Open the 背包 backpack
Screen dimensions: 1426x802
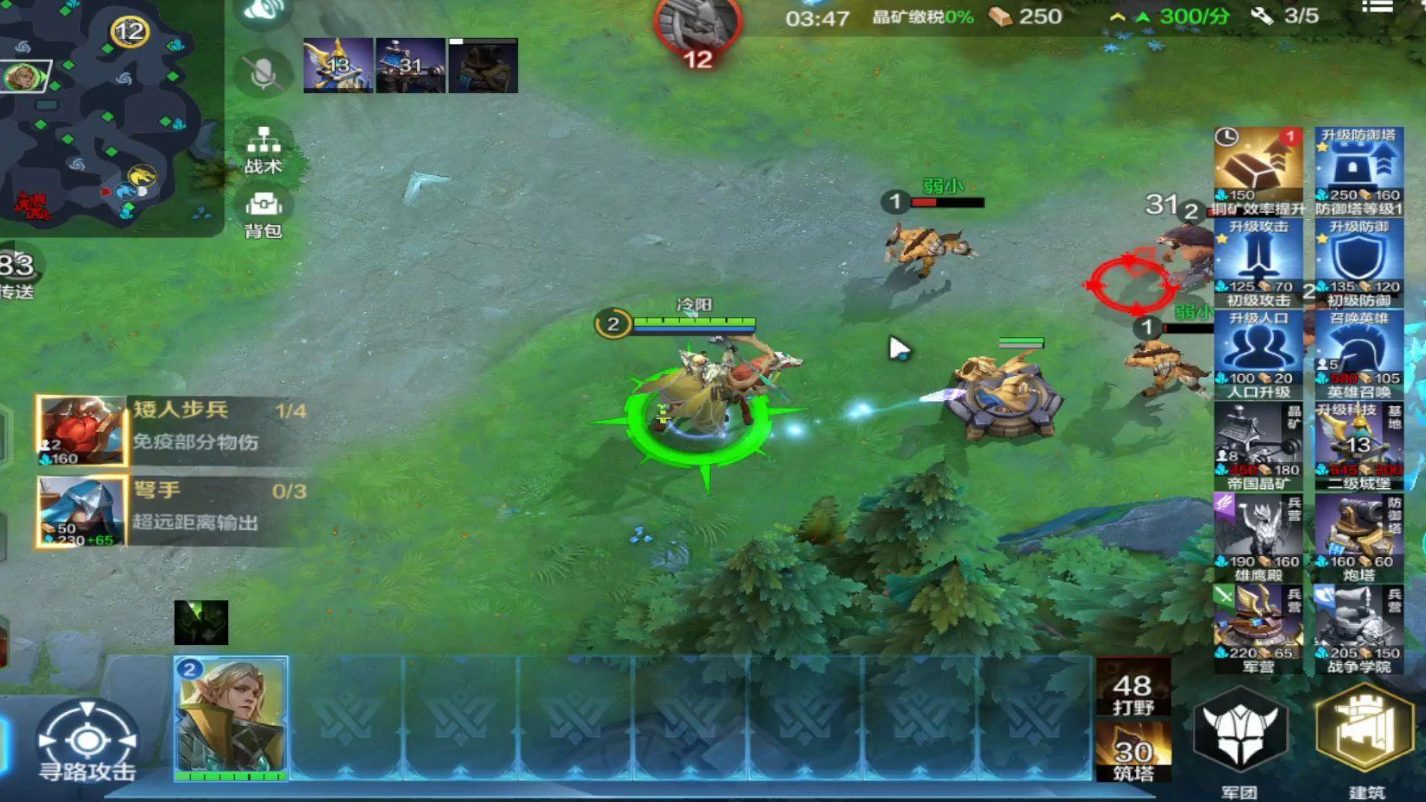coord(263,212)
